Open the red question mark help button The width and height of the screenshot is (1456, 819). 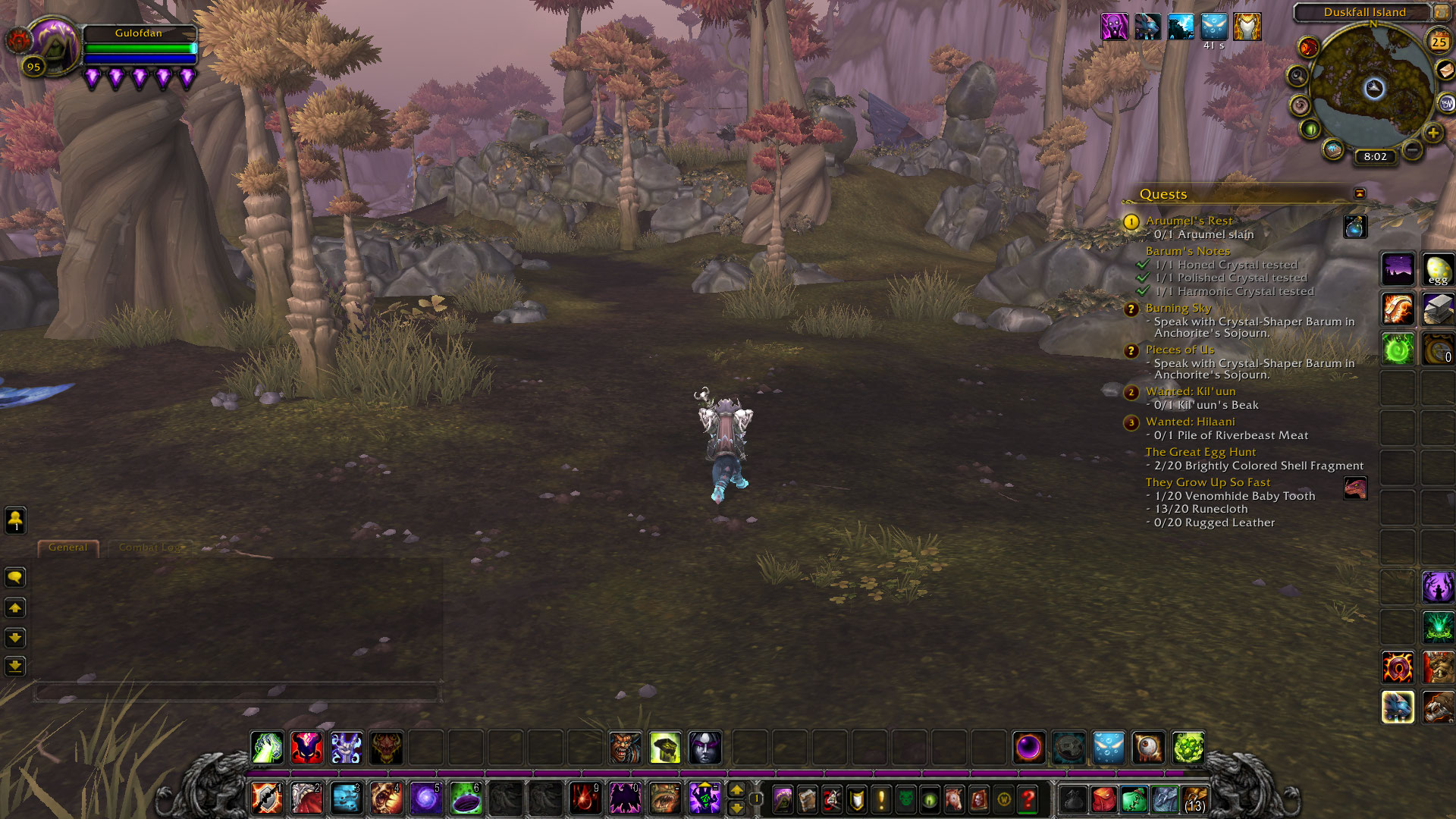[1028, 799]
